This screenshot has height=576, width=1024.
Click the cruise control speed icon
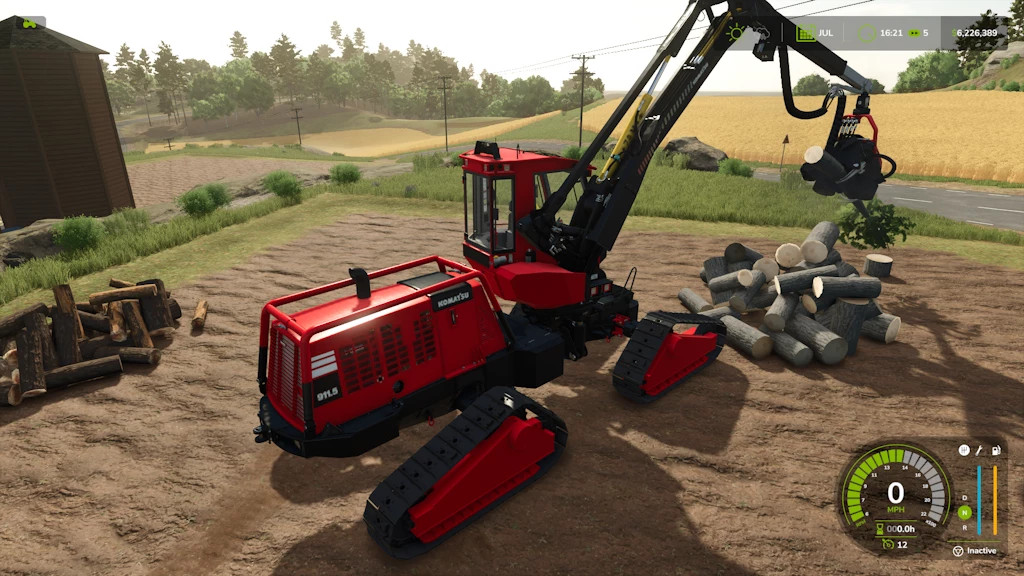(x=887, y=543)
